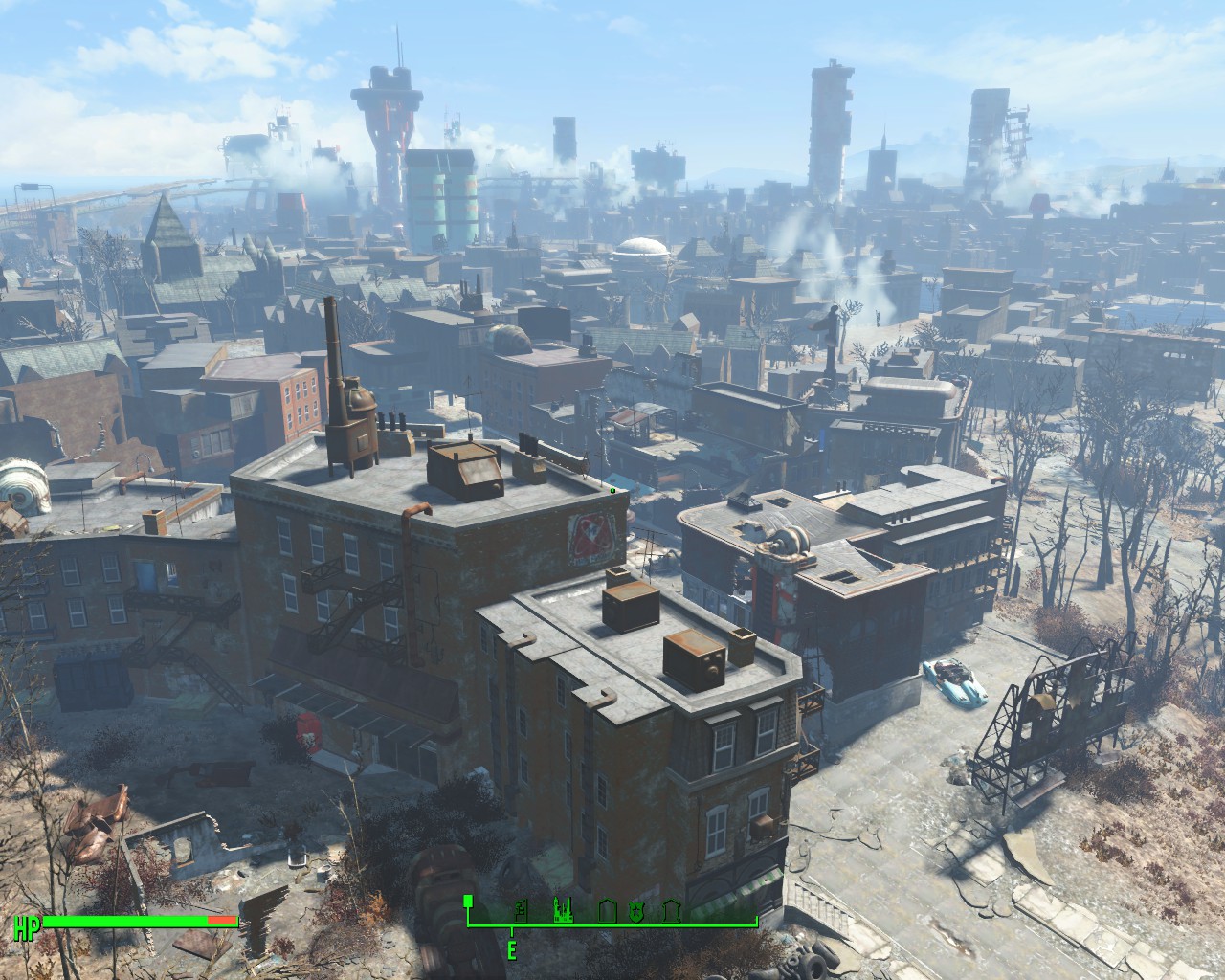Select the city skyline compass marker
Viewport: 1225px width, 980px height.
click(562, 909)
